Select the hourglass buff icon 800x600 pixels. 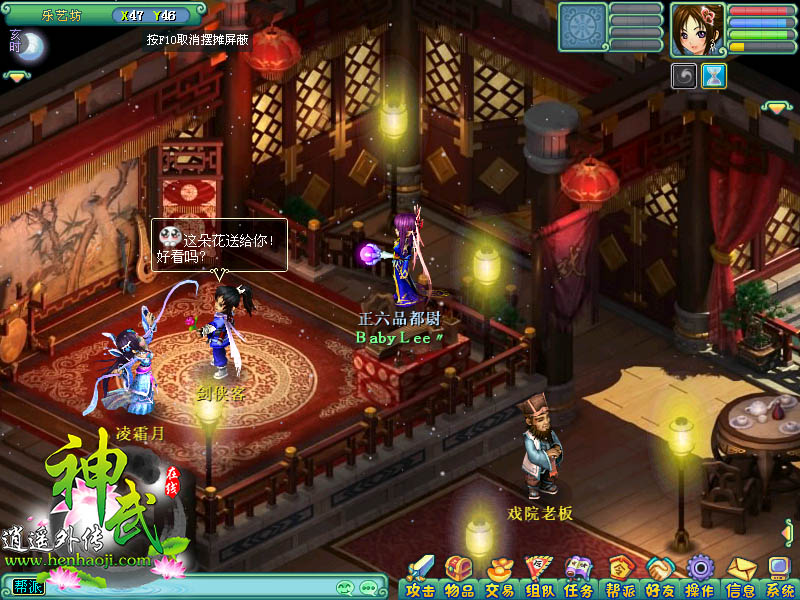click(x=713, y=77)
